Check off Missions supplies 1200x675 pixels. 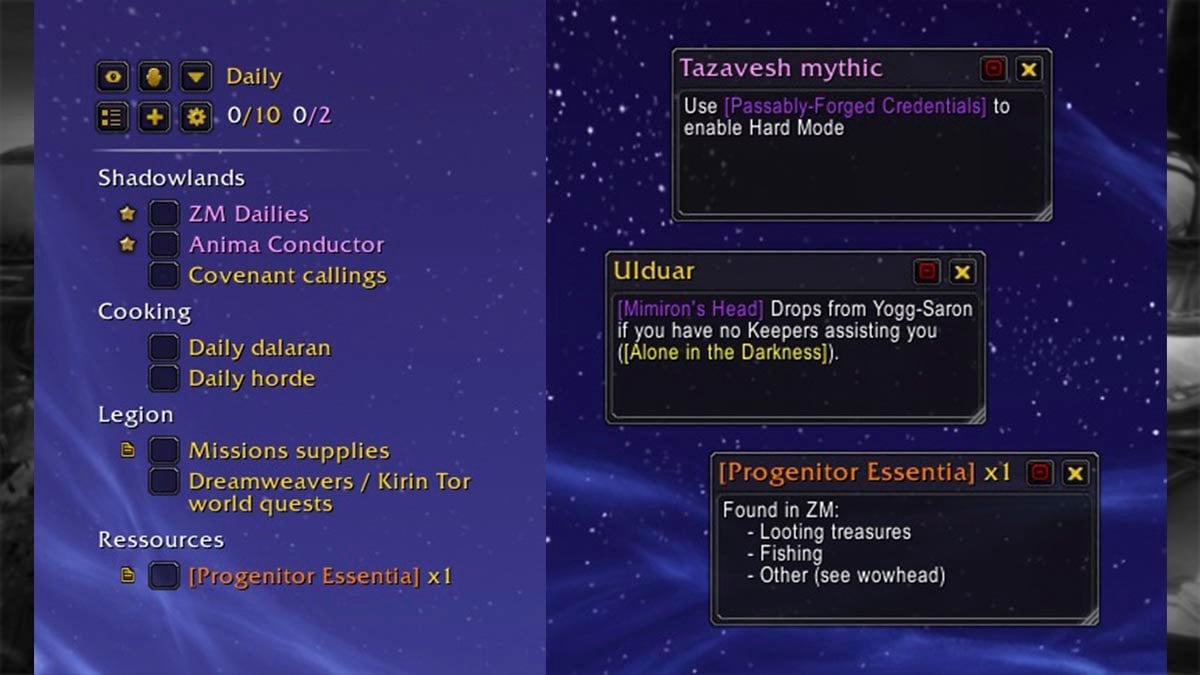coord(164,451)
